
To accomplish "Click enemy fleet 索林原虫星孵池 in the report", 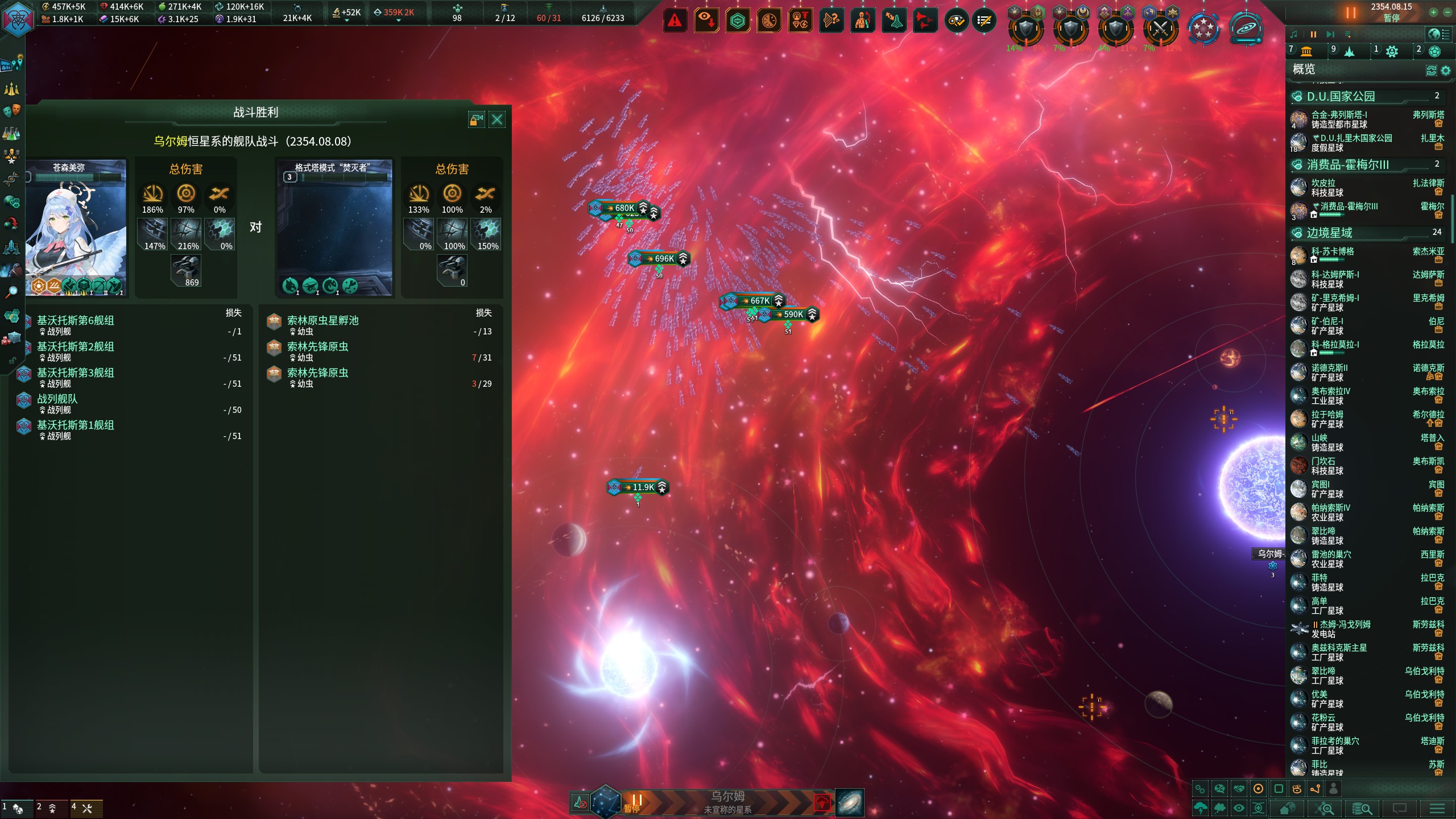I will 322,321.
